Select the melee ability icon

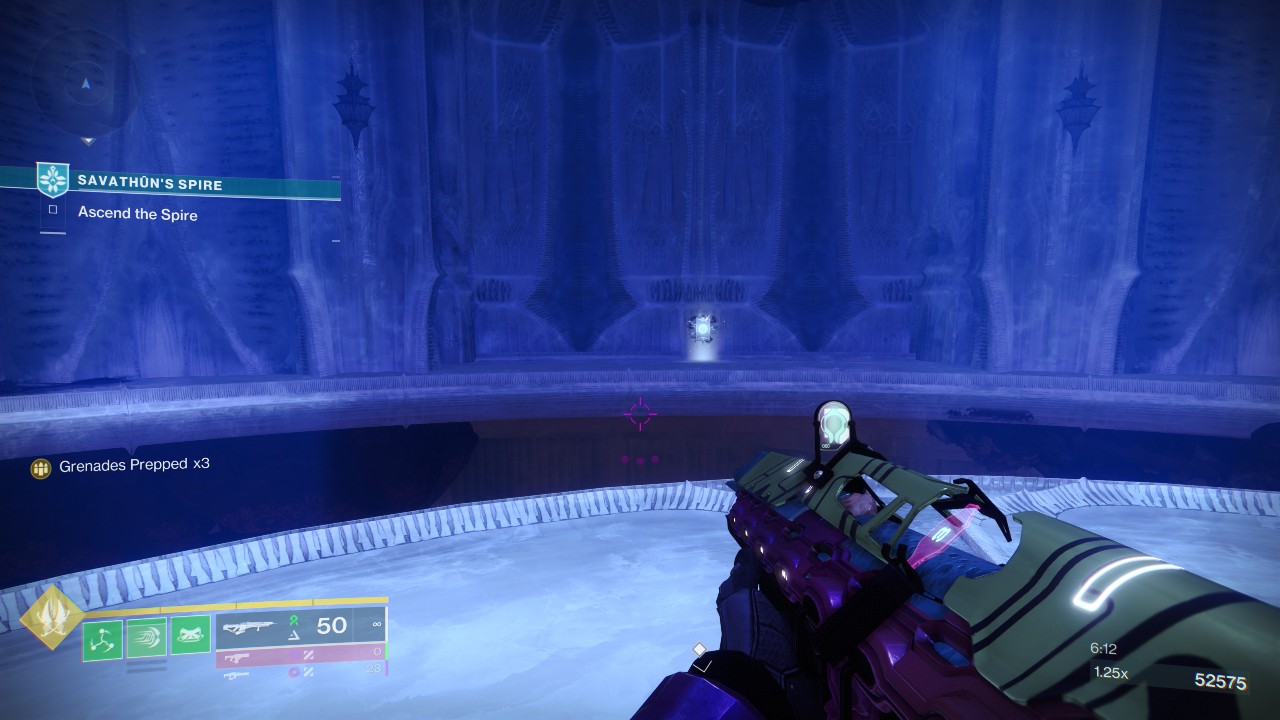tap(189, 634)
